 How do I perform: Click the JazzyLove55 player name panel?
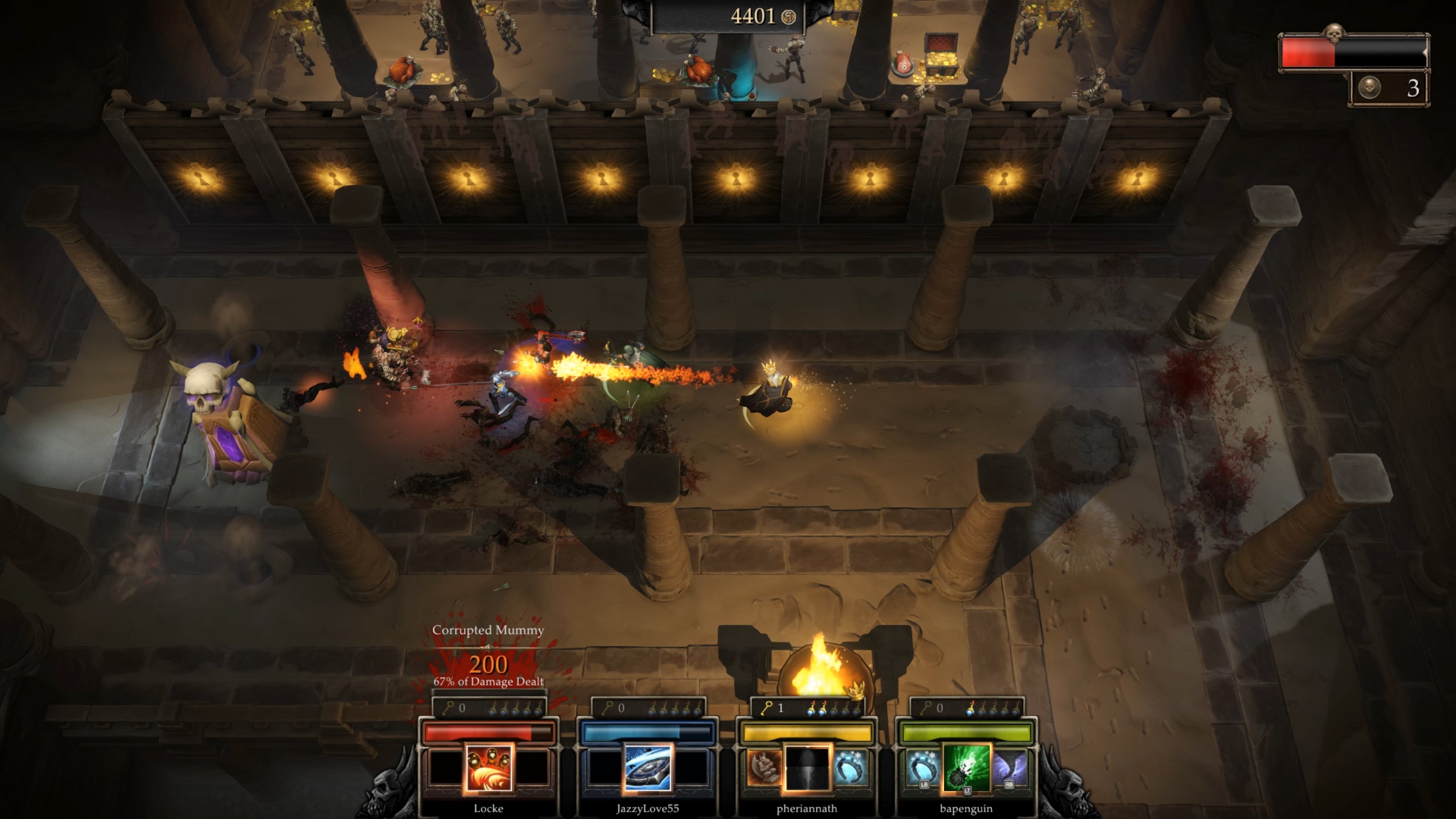coord(648,808)
